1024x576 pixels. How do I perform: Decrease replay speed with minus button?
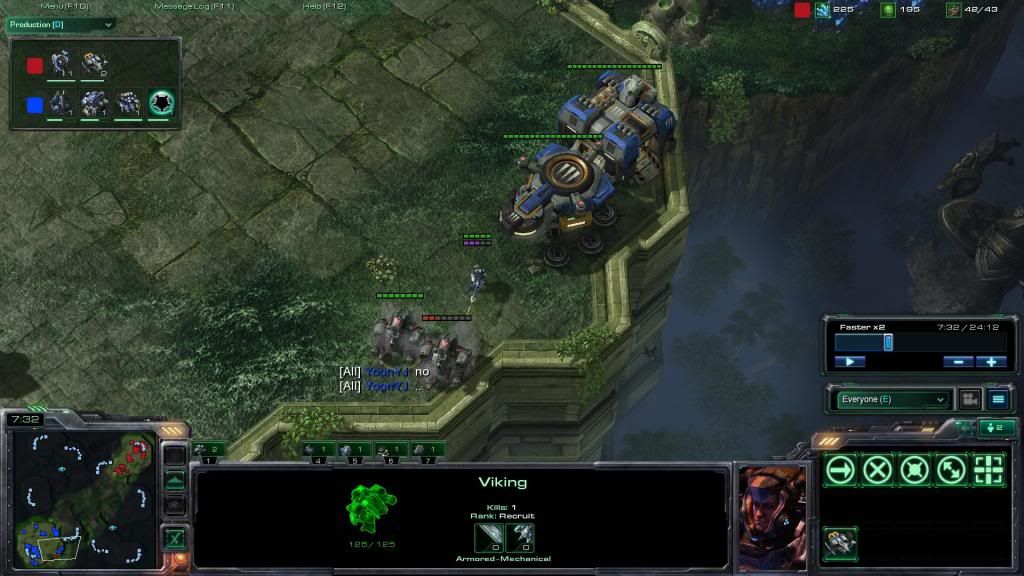pyautogui.click(x=957, y=362)
